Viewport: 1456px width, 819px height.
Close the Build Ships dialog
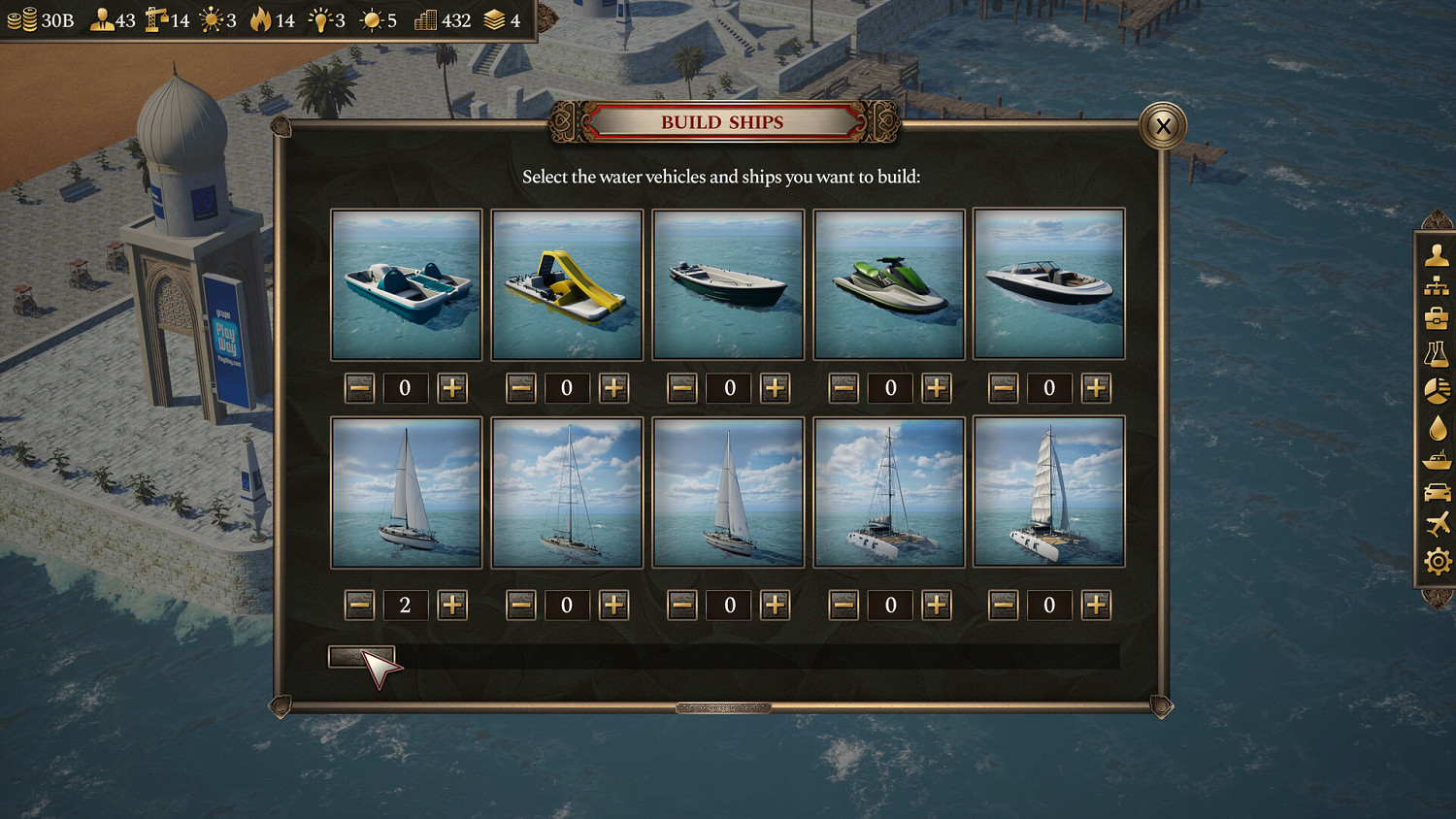pyautogui.click(x=1162, y=125)
